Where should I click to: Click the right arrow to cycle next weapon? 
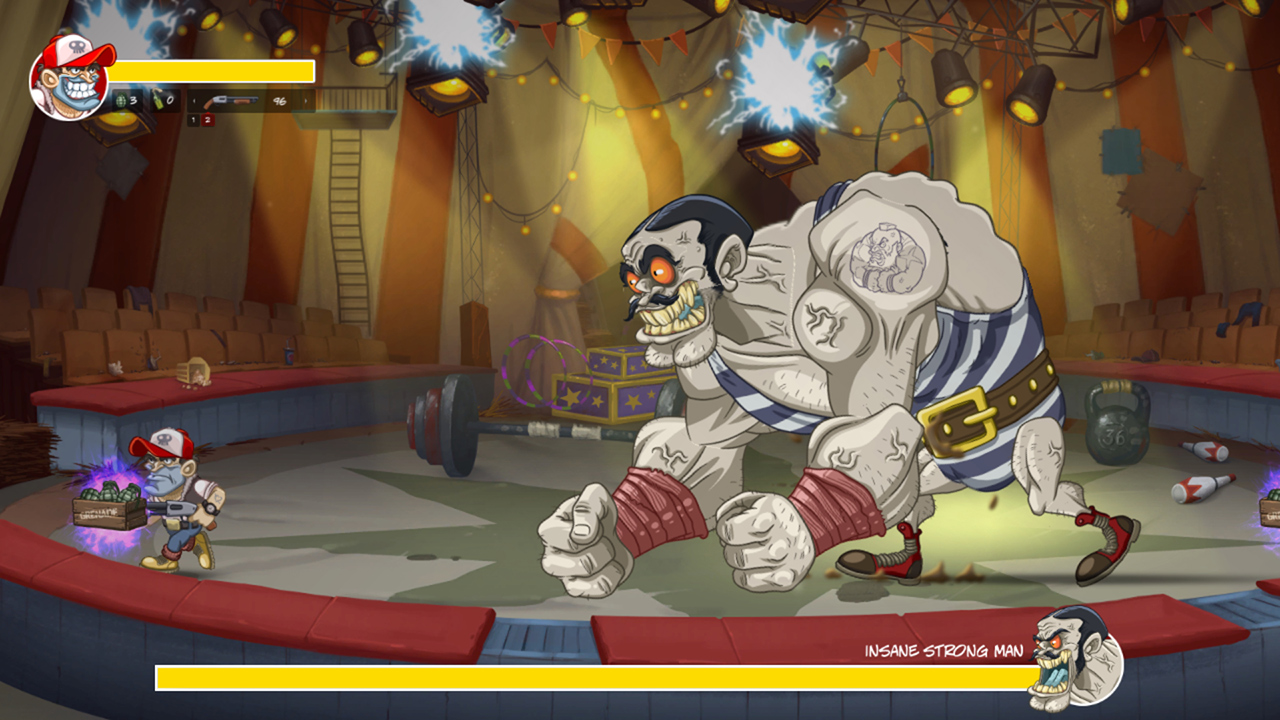point(305,101)
